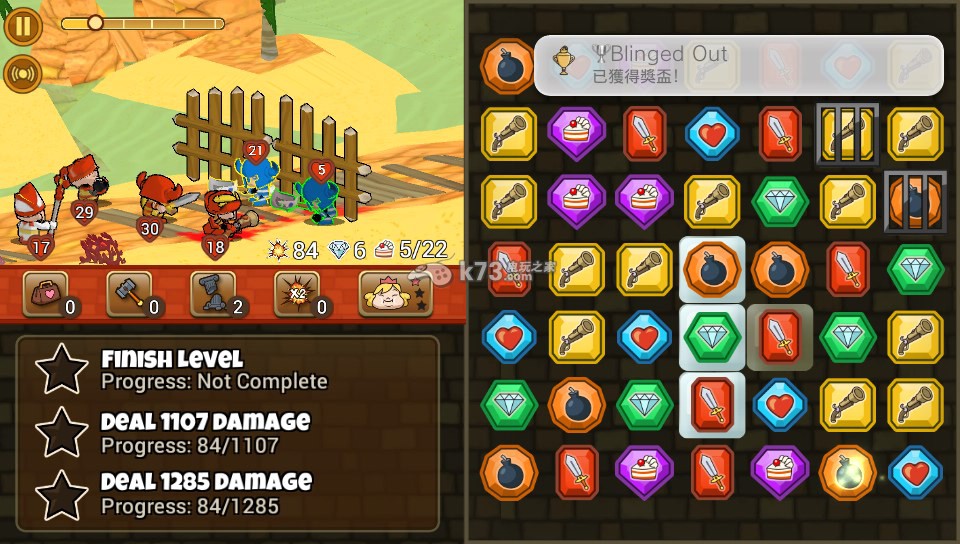Activate the X2 damage boost

click(298, 293)
